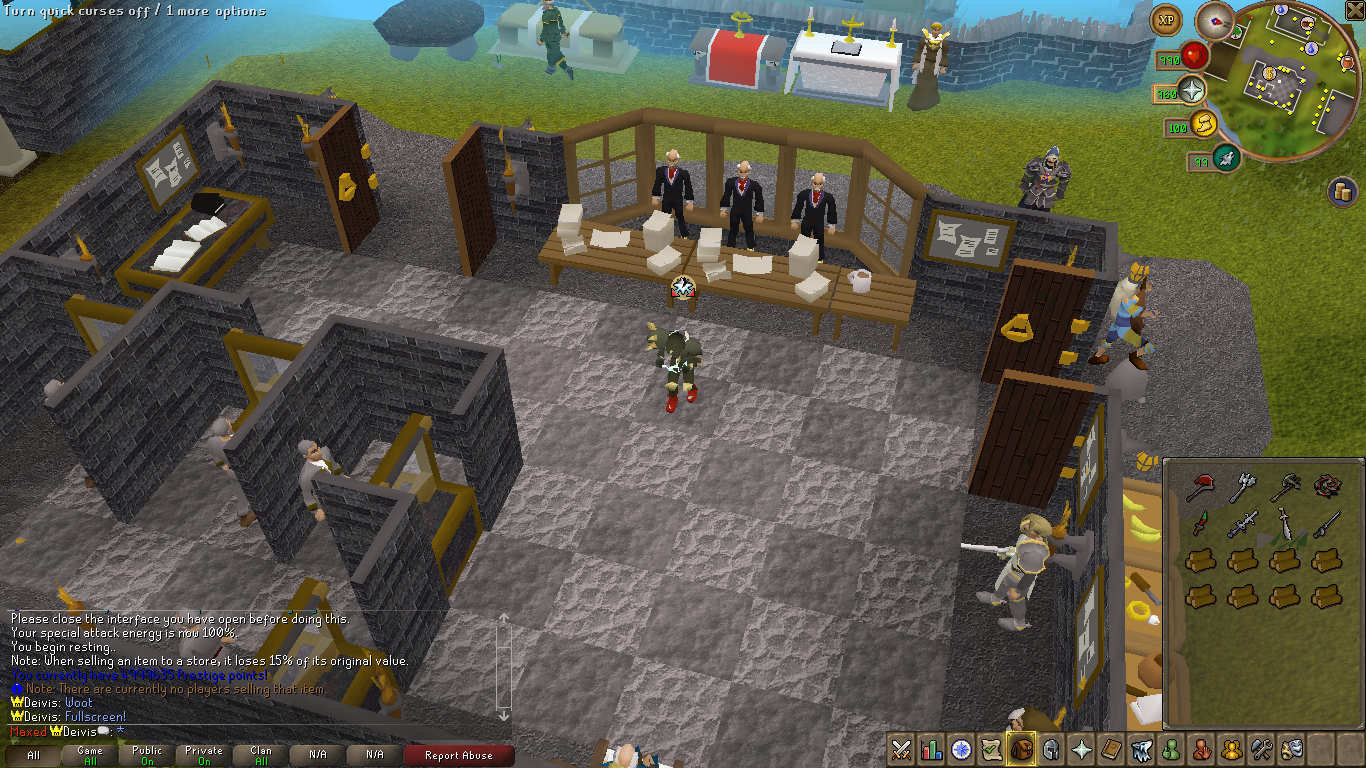The height and width of the screenshot is (768, 1366).
Task: Click the green and red dagger
Action: pyautogui.click(x=1200, y=523)
